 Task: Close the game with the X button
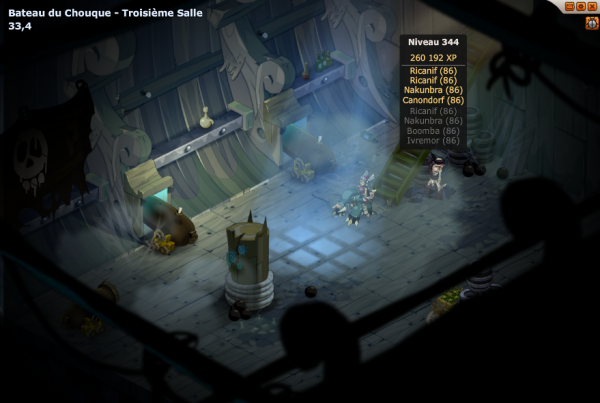coord(592,6)
